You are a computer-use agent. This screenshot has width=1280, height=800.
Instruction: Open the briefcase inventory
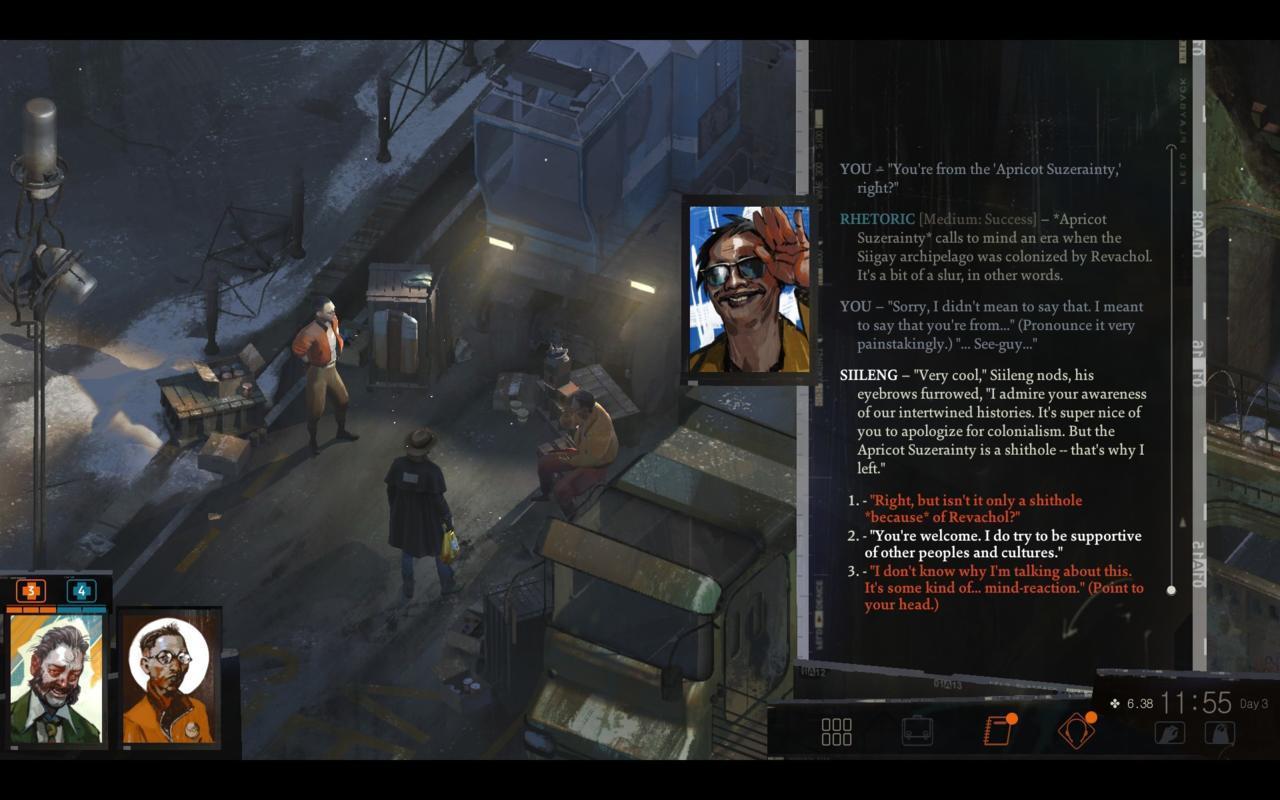[917, 731]
